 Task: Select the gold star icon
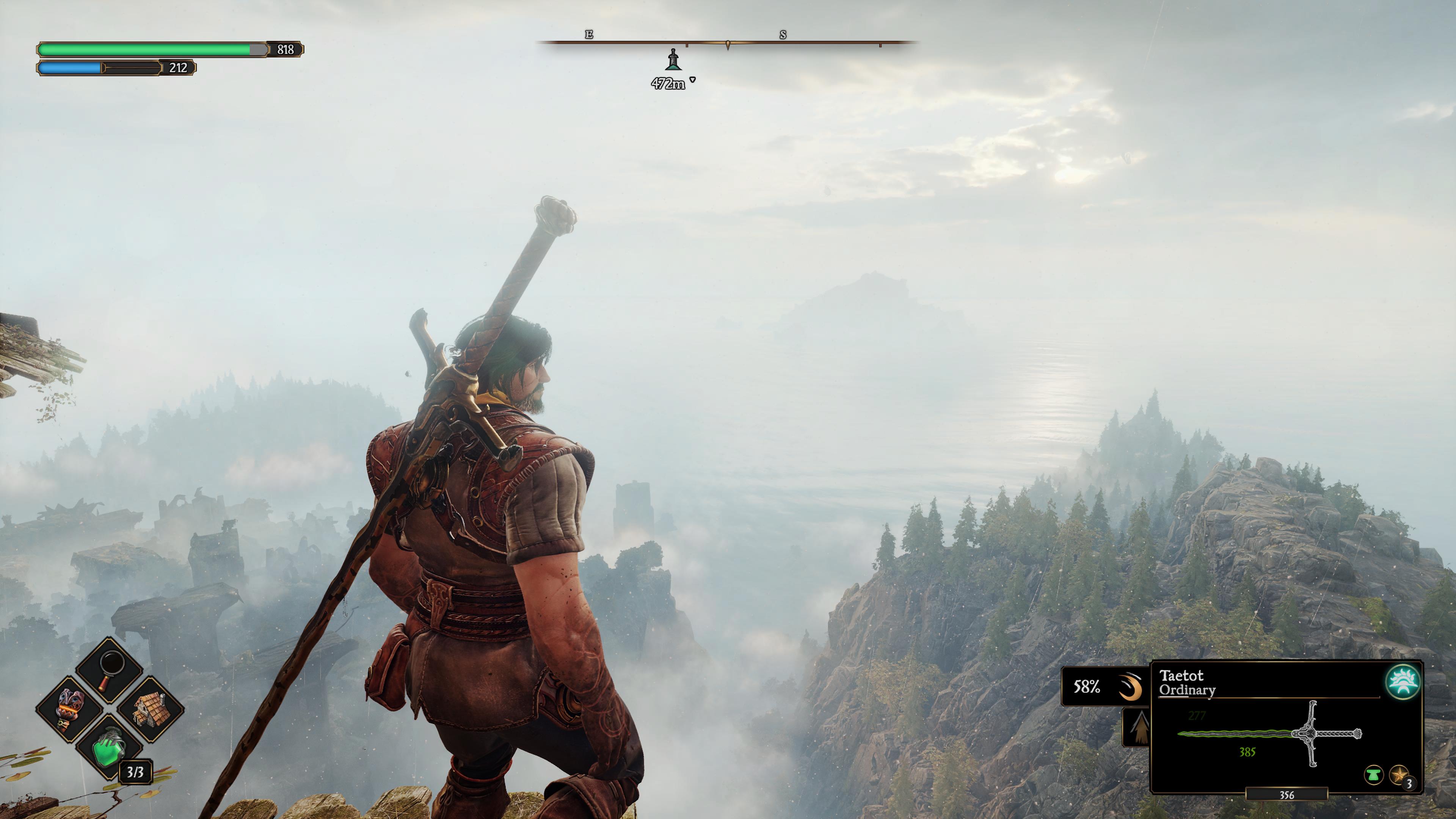pos(1399,774)
